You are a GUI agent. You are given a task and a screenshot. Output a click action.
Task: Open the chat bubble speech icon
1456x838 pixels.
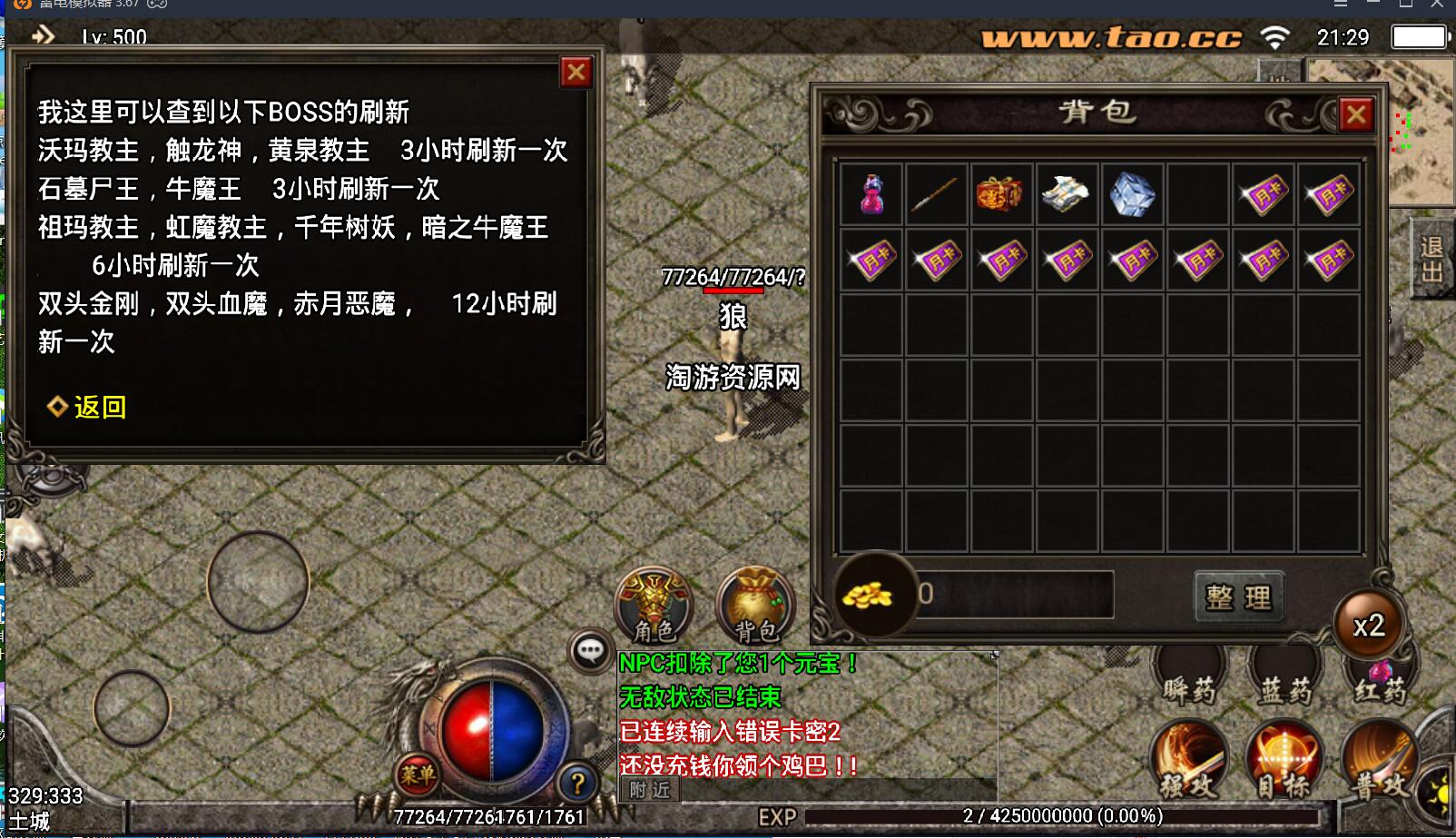click(x=591, y=648)
